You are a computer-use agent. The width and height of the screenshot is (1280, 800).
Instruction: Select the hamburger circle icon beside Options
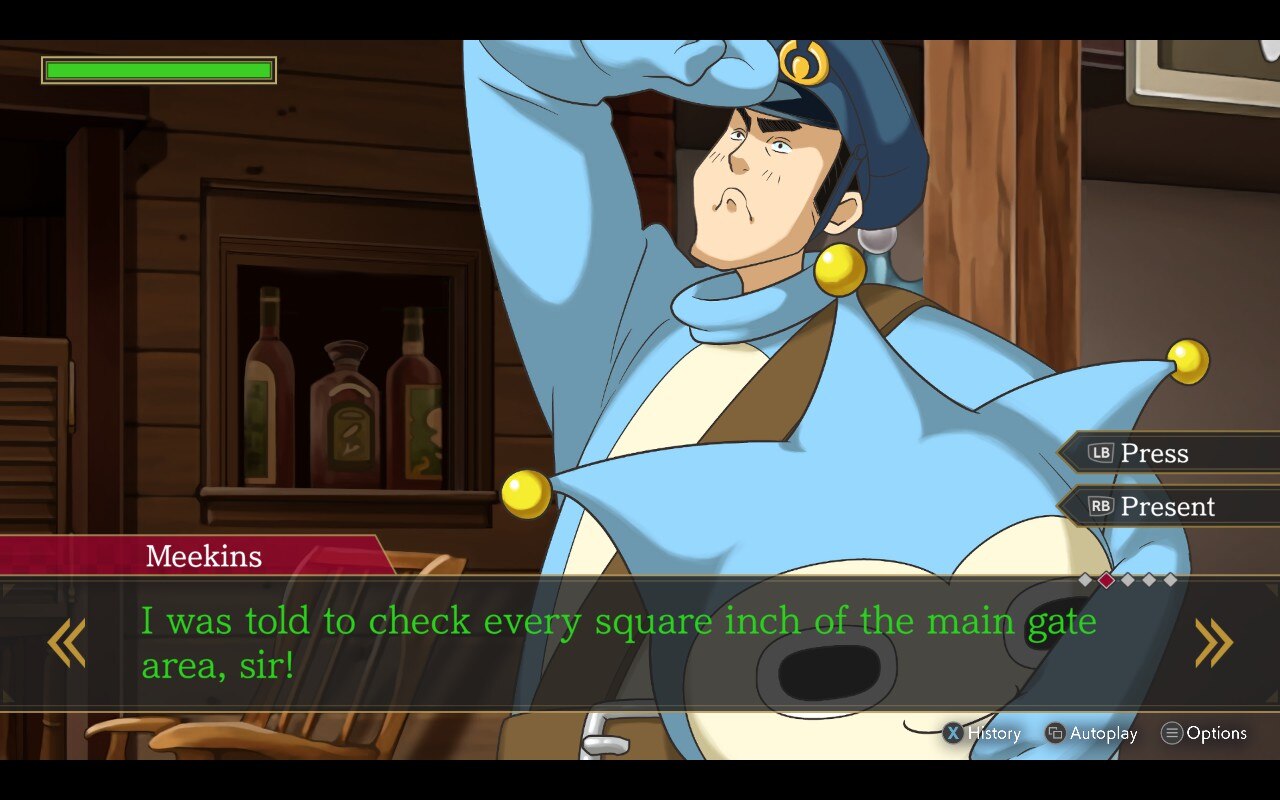coord(1172,733)
